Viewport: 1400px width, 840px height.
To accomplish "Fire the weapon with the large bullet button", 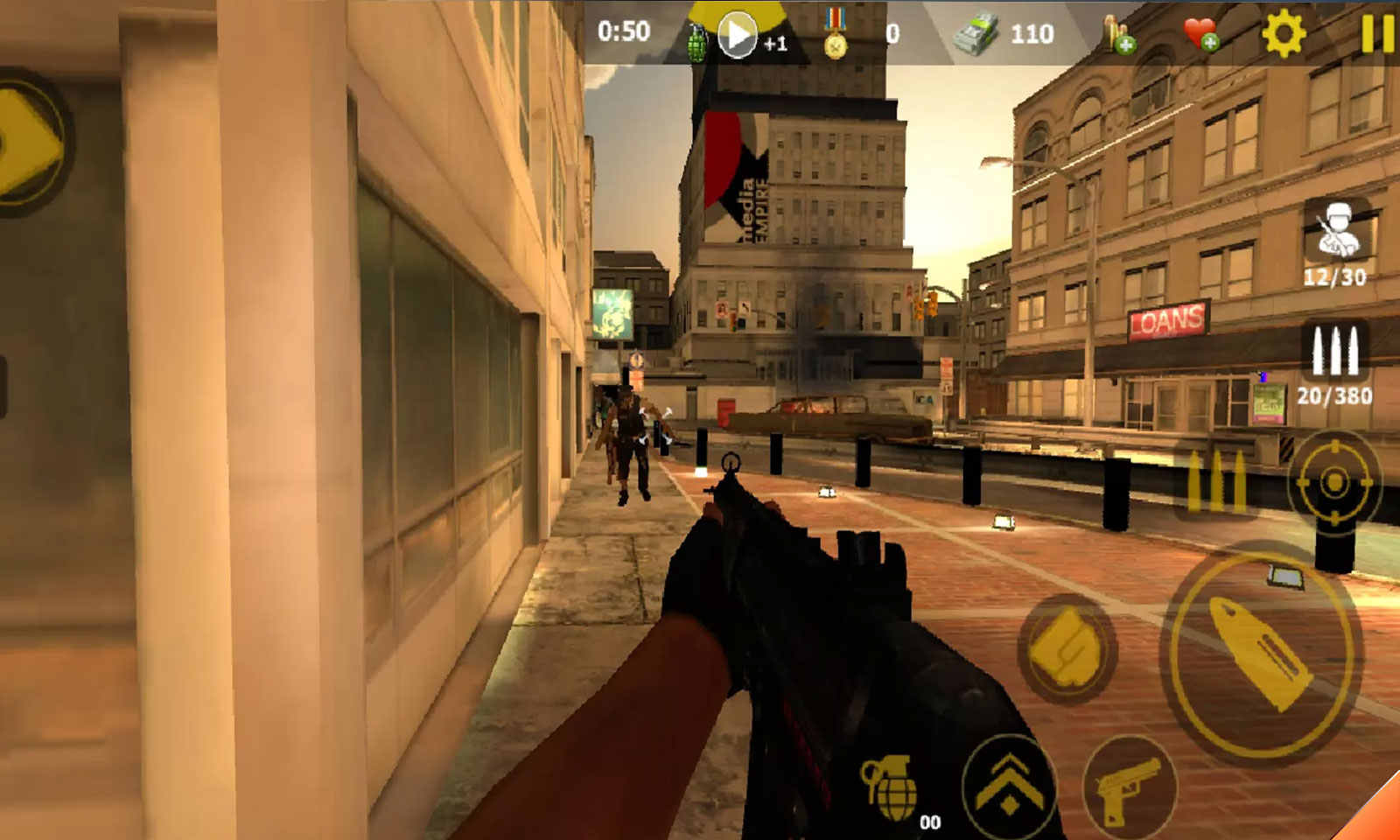I will (x=1262, y=653).
